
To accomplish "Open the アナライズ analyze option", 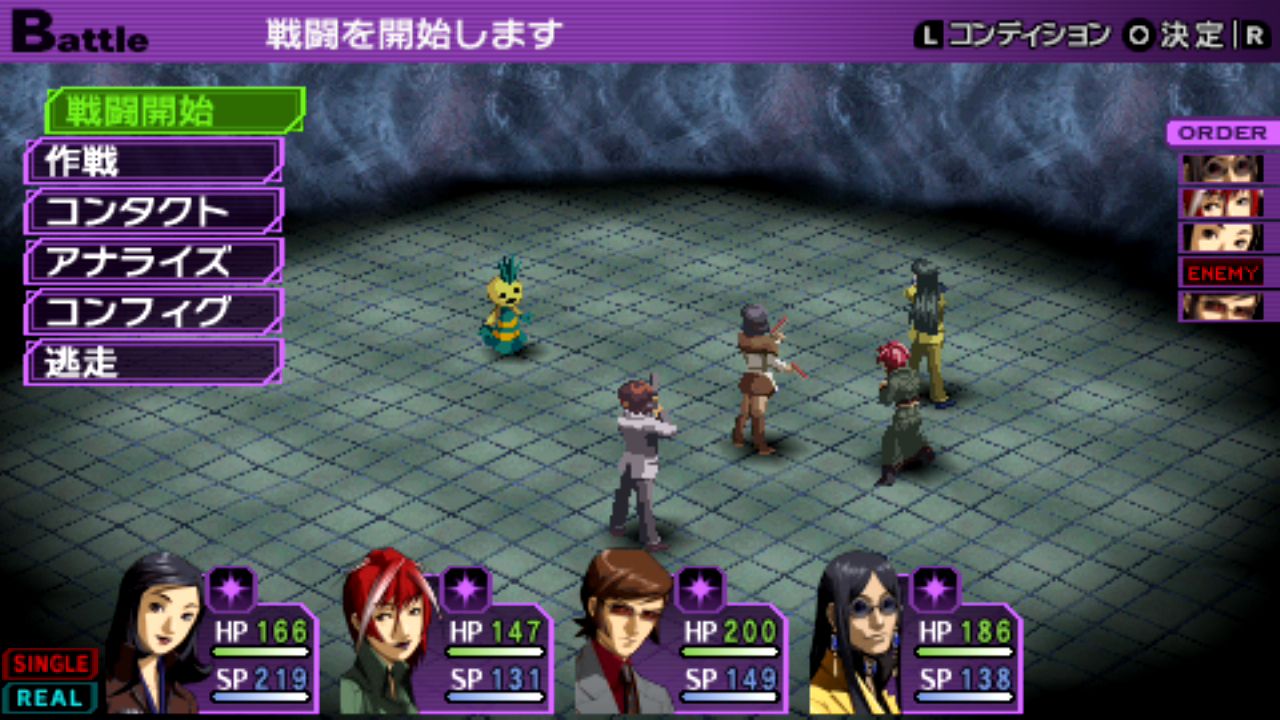I will tap(153, 262).
